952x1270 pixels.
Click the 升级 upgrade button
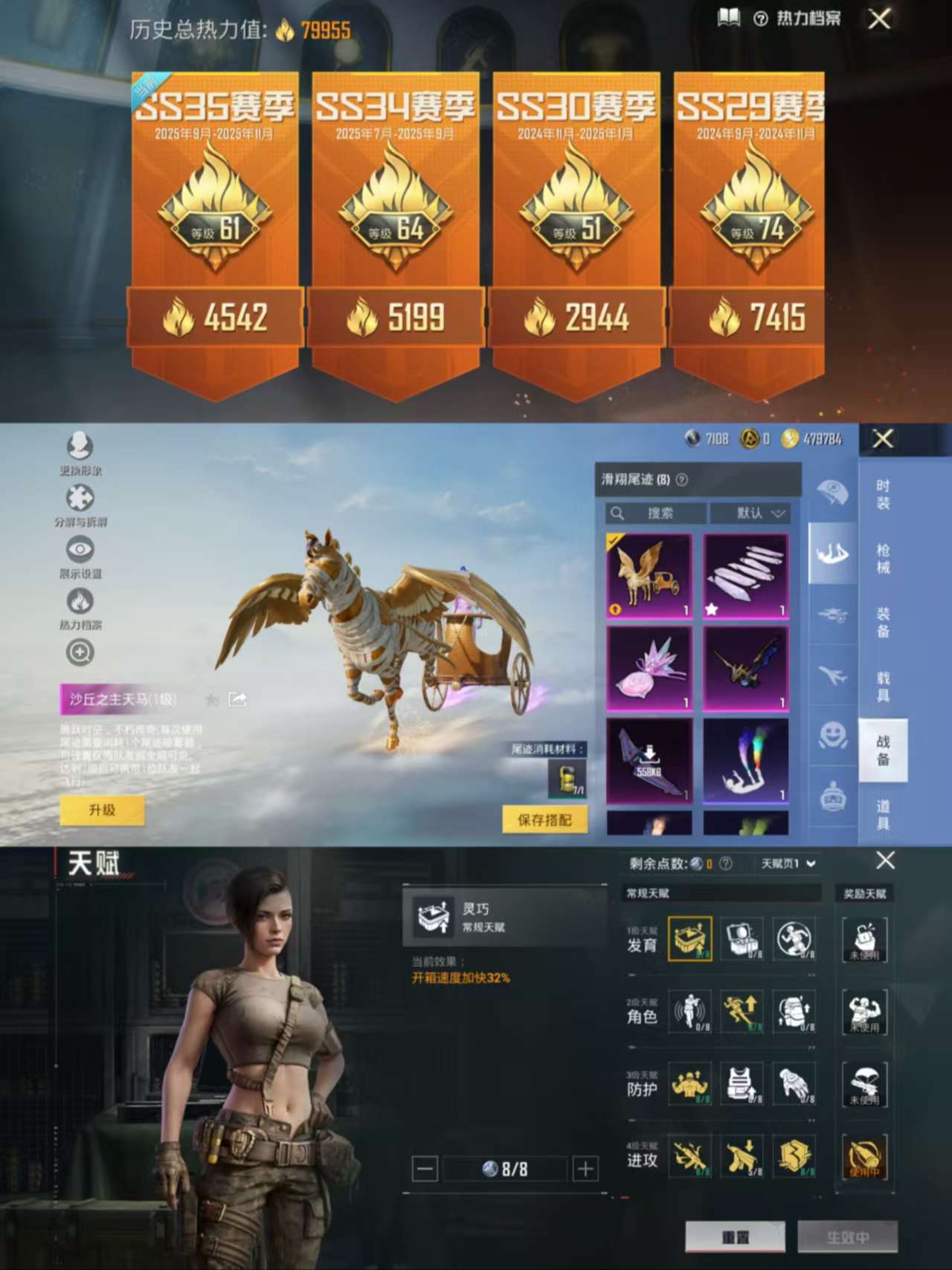coord(102,810)
